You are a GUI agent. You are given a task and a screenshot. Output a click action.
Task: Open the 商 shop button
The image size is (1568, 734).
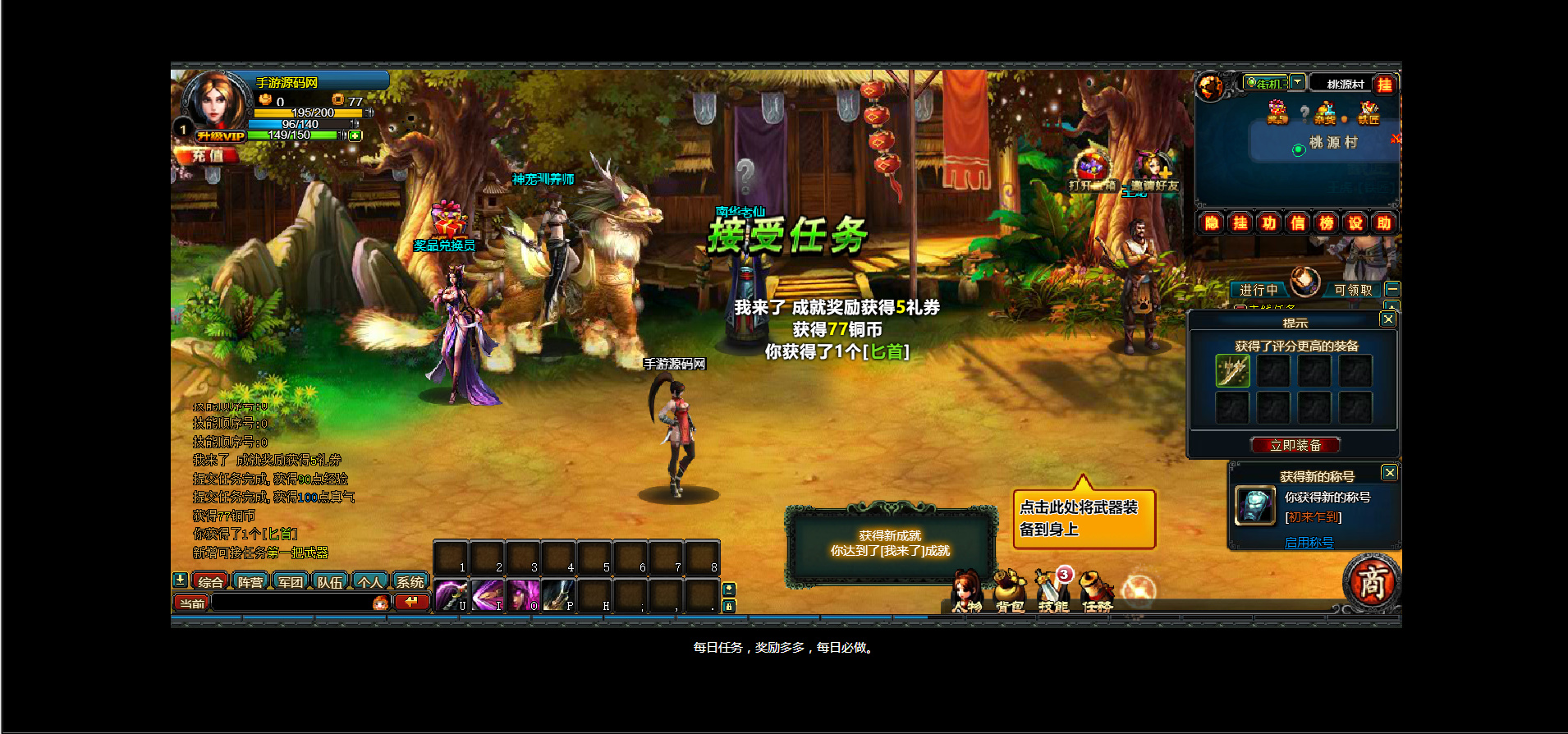[x=1371, y=582]
